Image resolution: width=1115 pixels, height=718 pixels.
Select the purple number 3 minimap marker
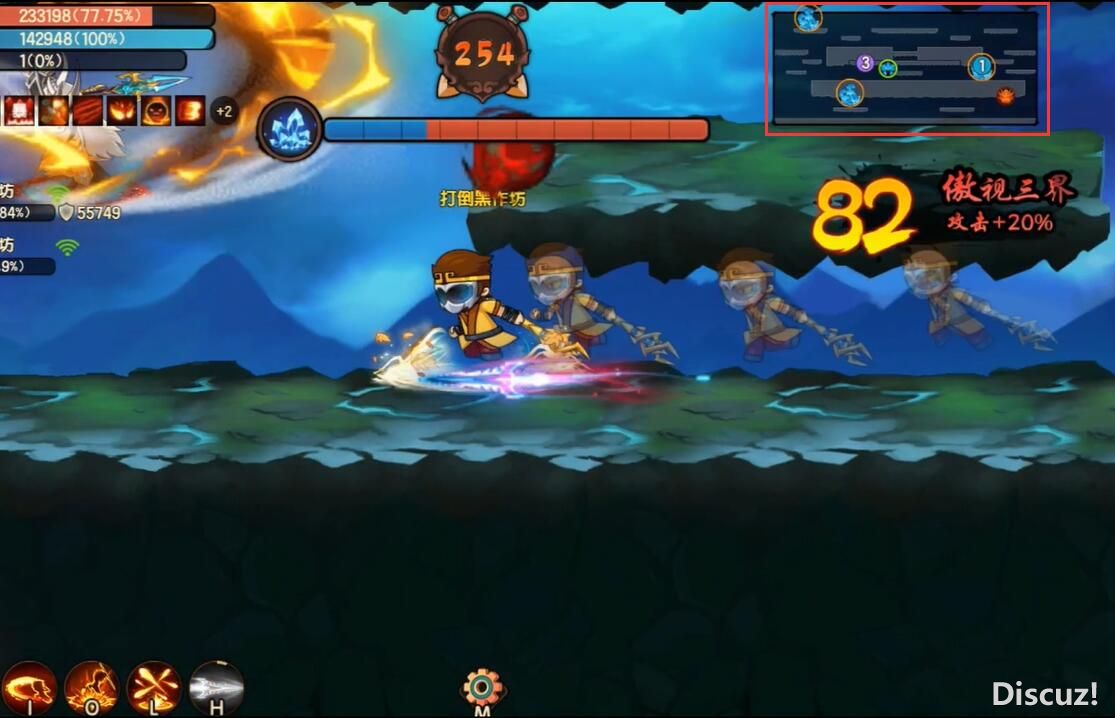(866, 65)
